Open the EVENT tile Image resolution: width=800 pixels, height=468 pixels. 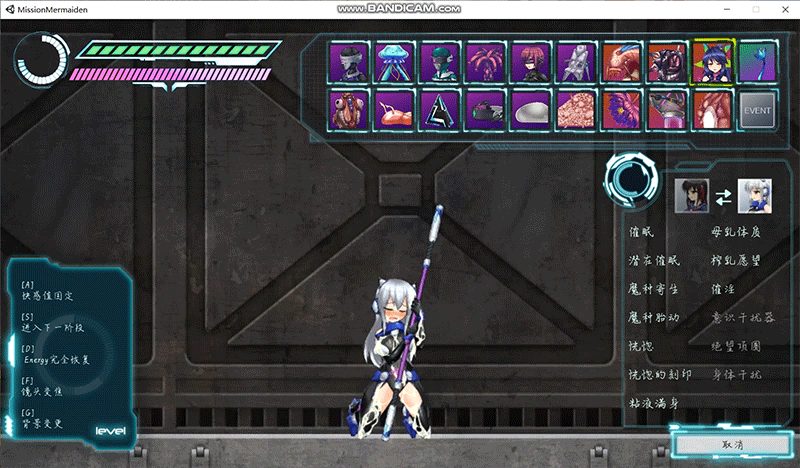[x=757, y=109]
